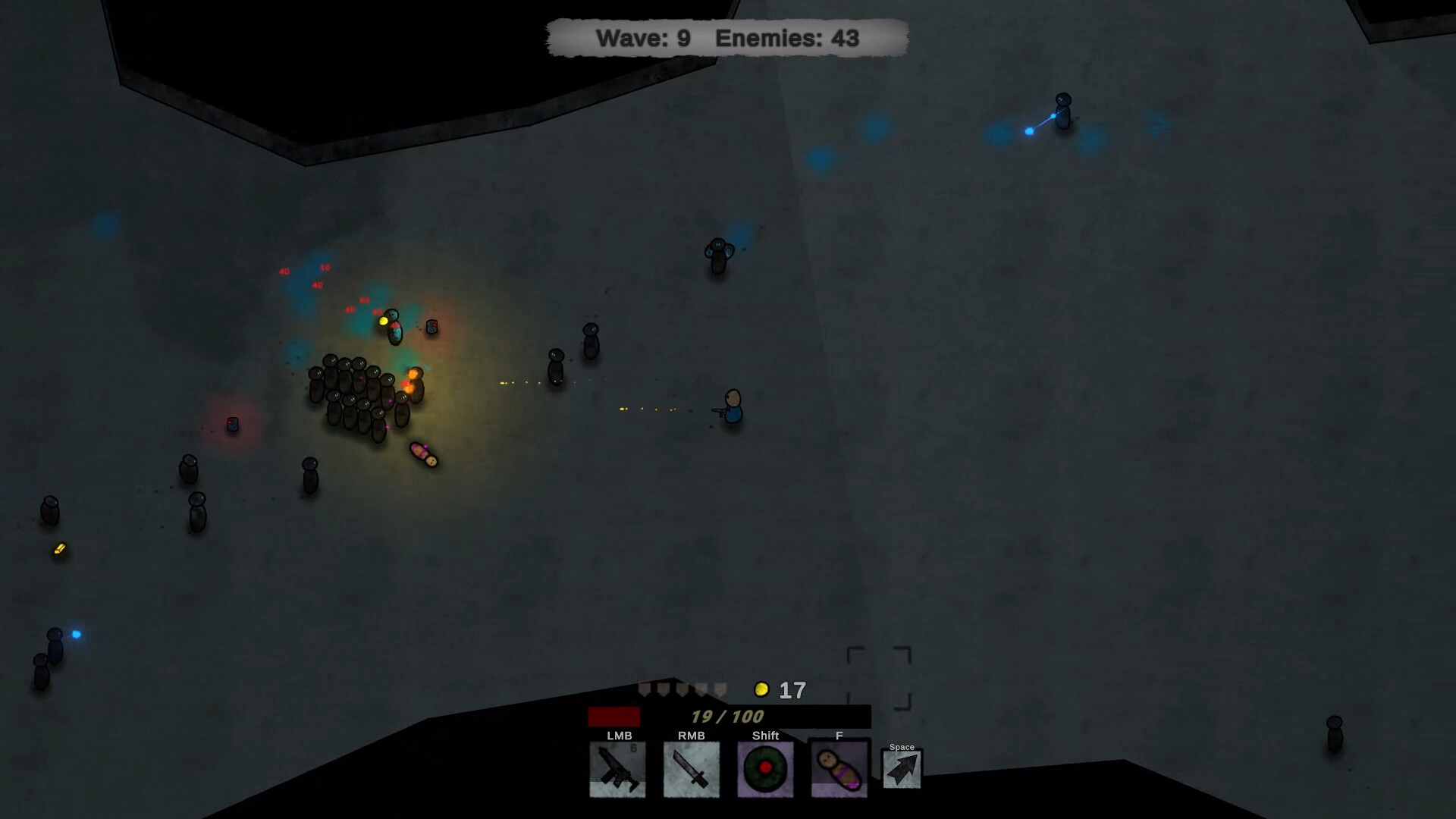Select the assault rifle weapon slot
1456x819 pixels.
pyautogui.click(x=617, y=770)
